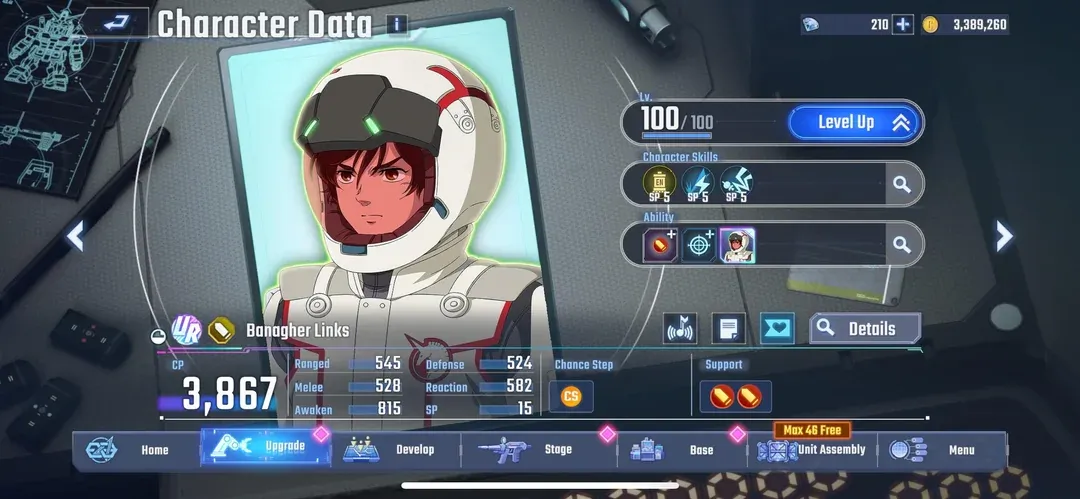Show the previous character with left arrow
Image resolution: width=1080 pixels, height=499 pixels.
75,235
